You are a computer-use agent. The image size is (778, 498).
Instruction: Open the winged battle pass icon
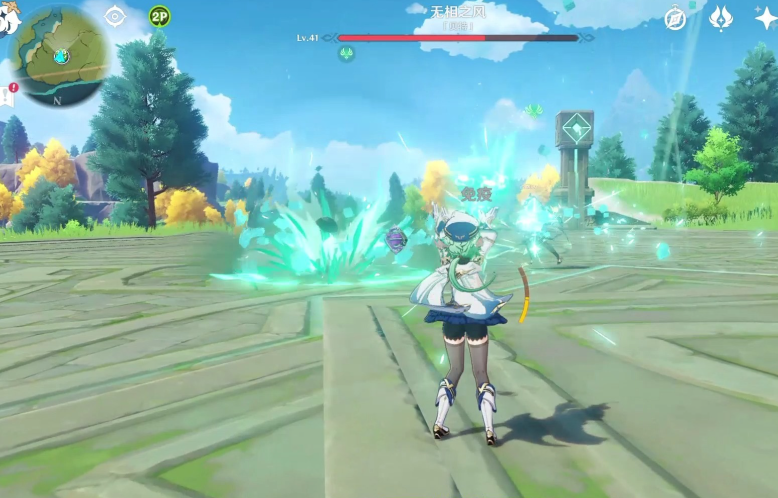tap(720, 18)
